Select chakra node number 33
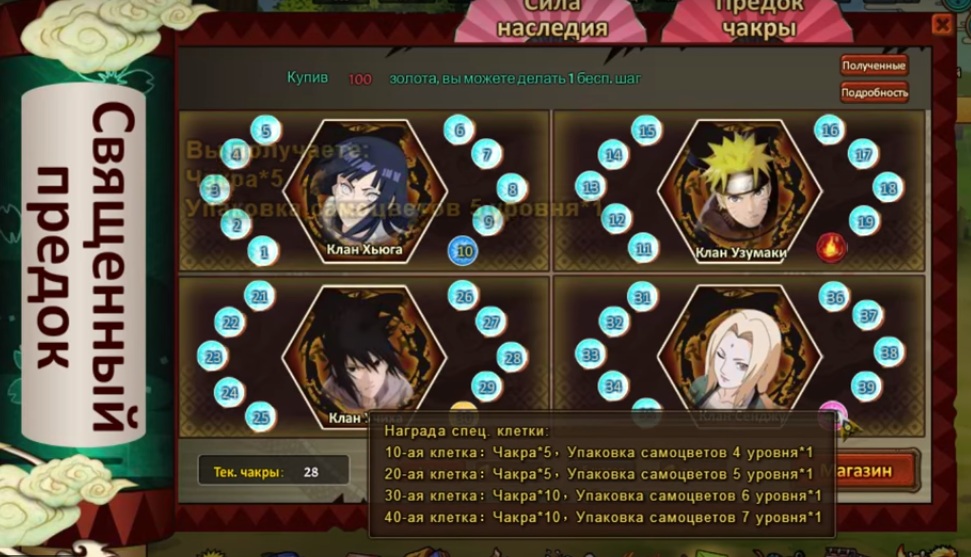Screen dimensions: 971x557 [x=590, y=354]
